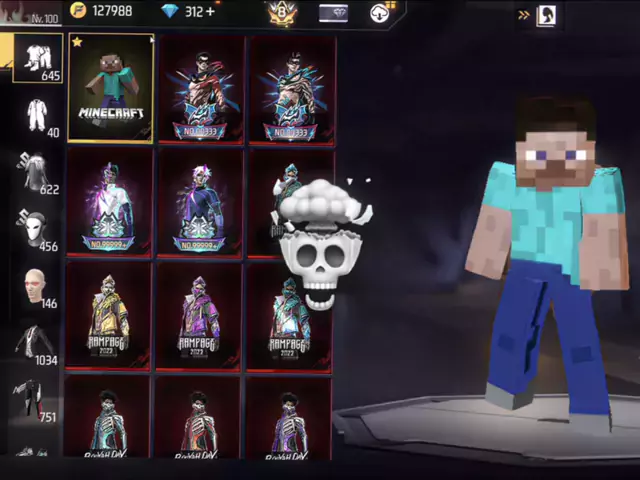Select the Minecraft costume bundle

point(110,90)
